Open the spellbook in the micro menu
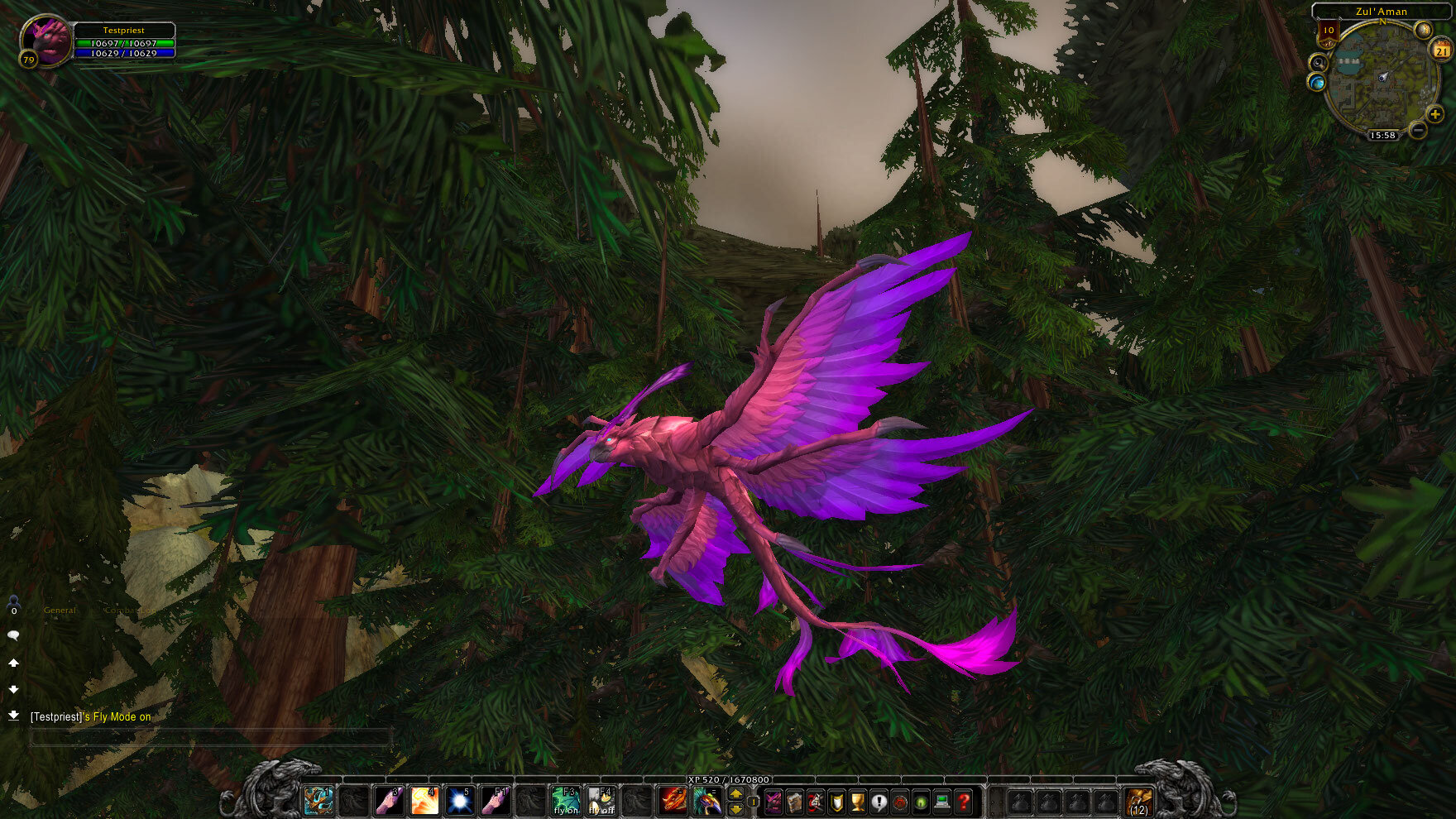The height and width of the screenshot is (819, 1456). (794, 802)
